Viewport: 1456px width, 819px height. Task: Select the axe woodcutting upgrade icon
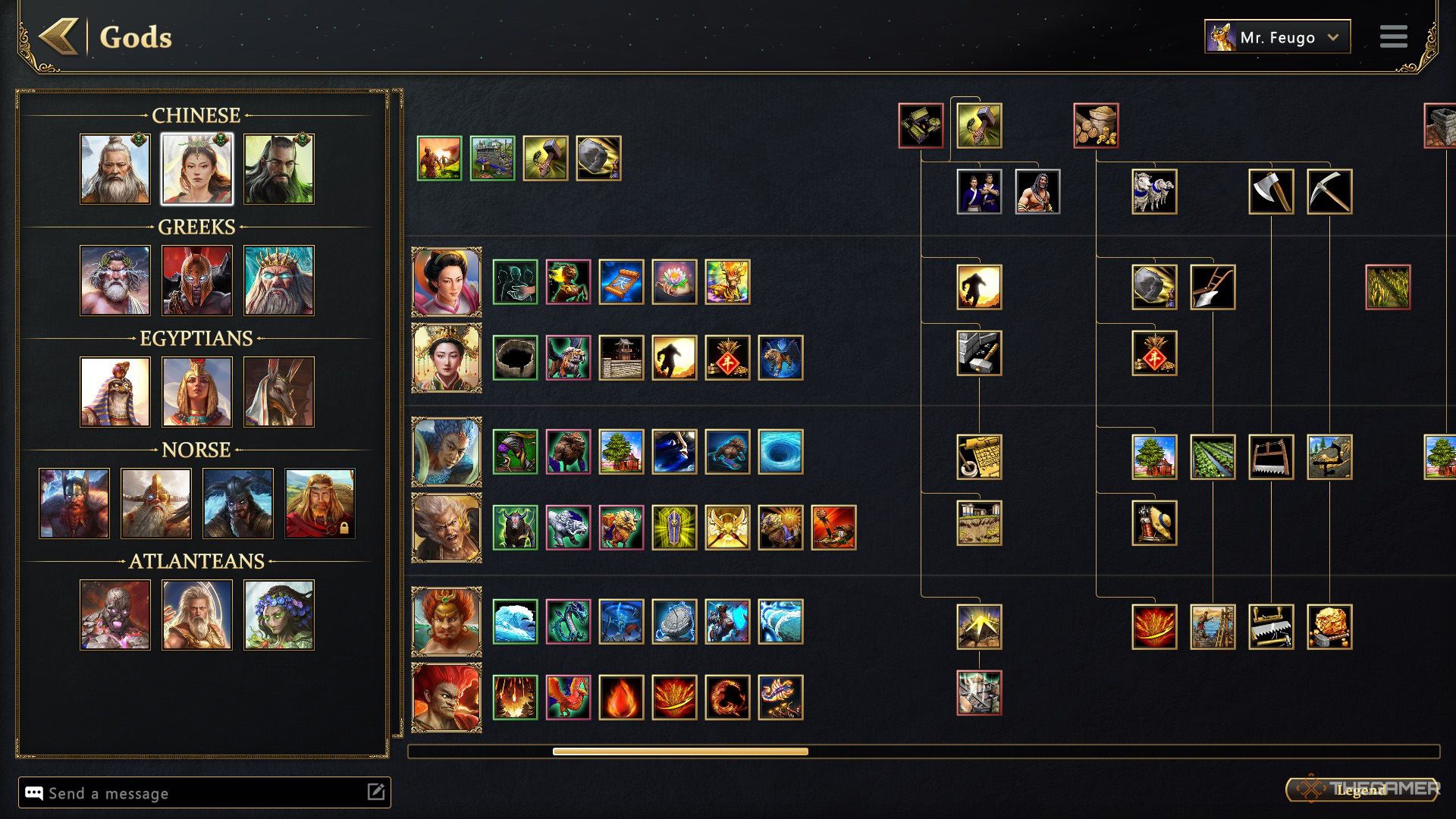click(1271, 192)
